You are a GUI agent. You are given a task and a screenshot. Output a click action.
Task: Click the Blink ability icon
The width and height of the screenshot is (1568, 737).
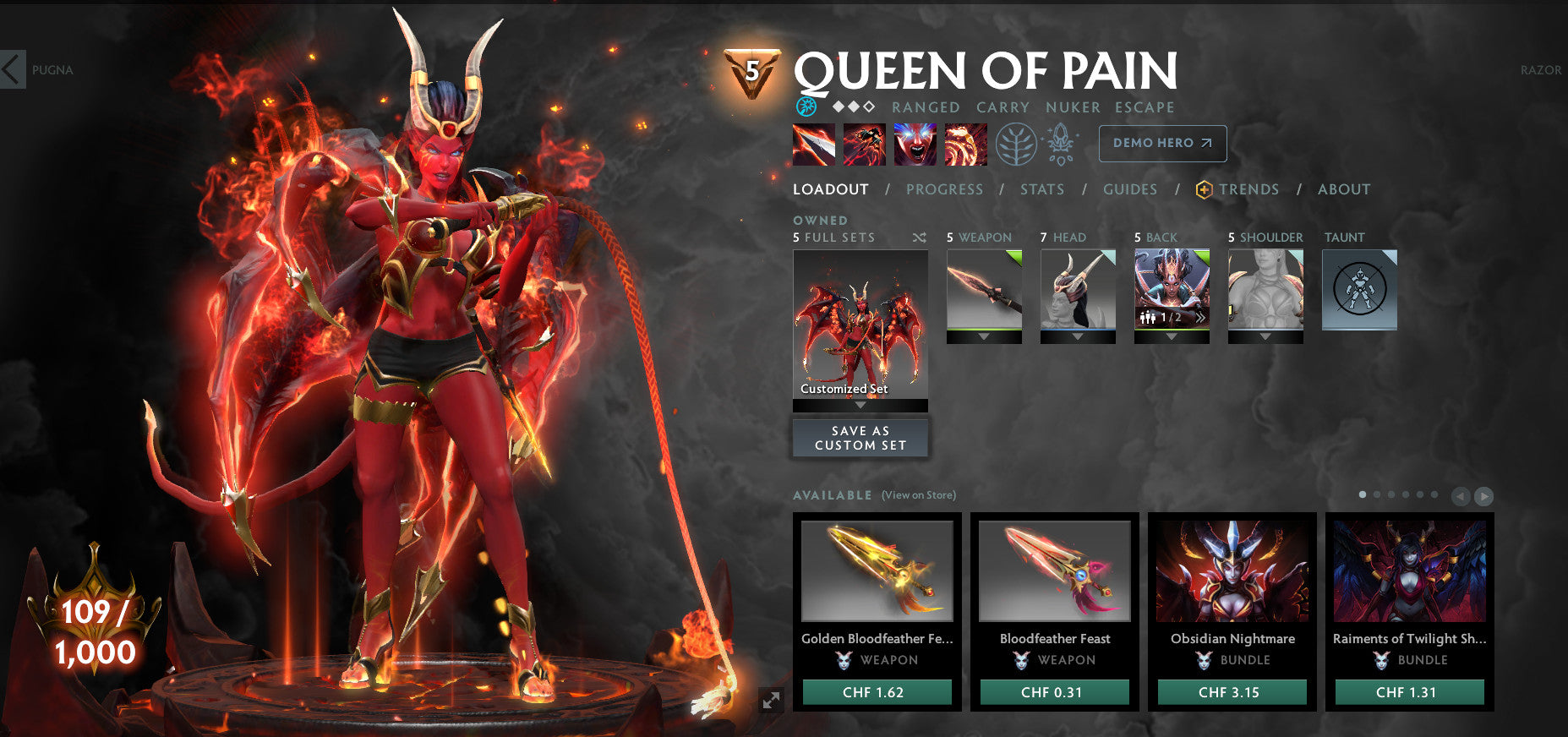coord(864,145)
